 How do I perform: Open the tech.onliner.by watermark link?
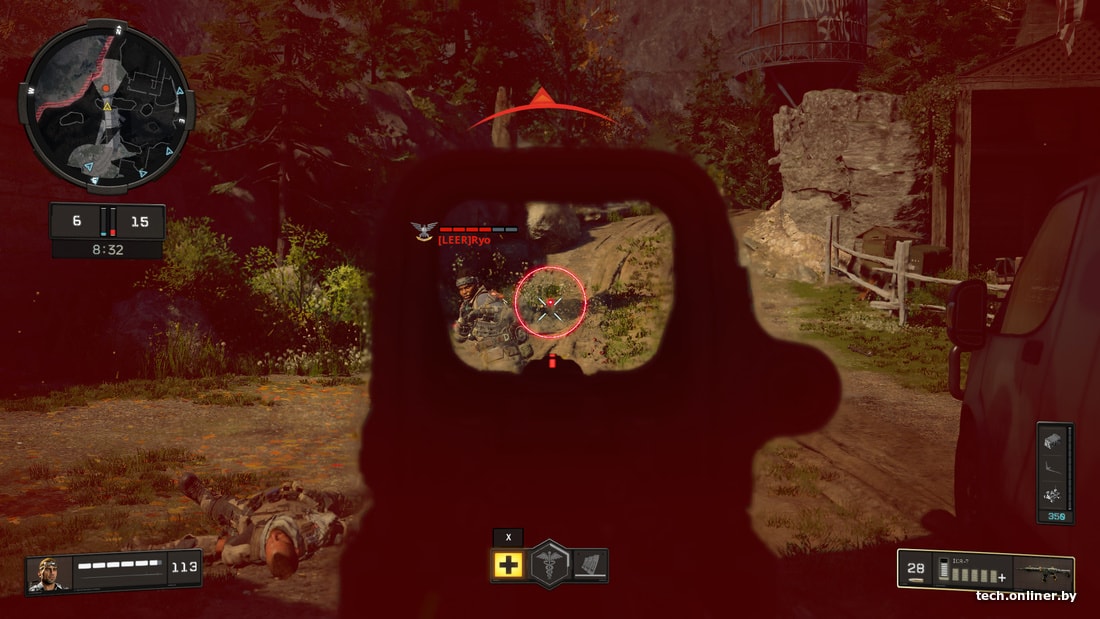click(x=1026, y=596)
